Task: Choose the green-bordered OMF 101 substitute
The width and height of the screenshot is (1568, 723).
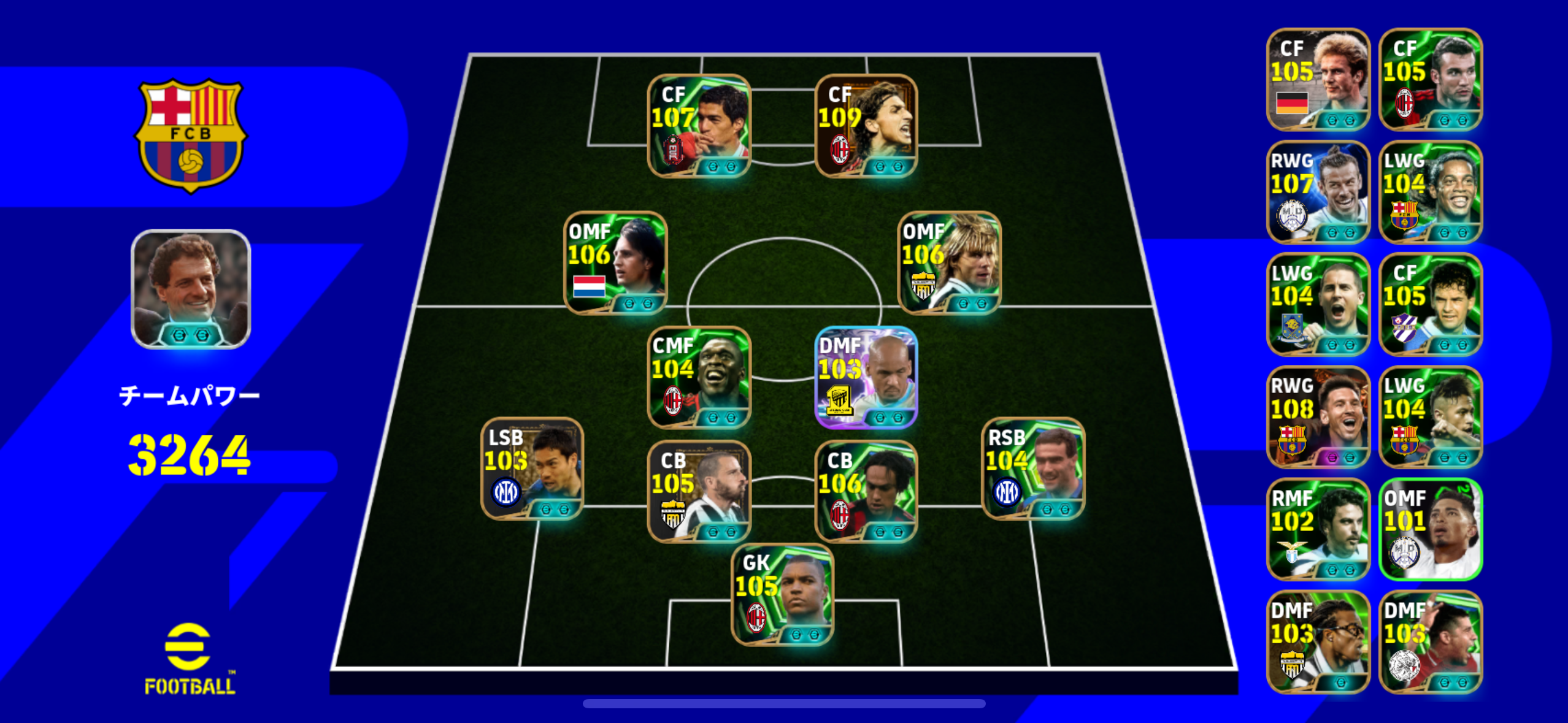Action: (1431, 529)
